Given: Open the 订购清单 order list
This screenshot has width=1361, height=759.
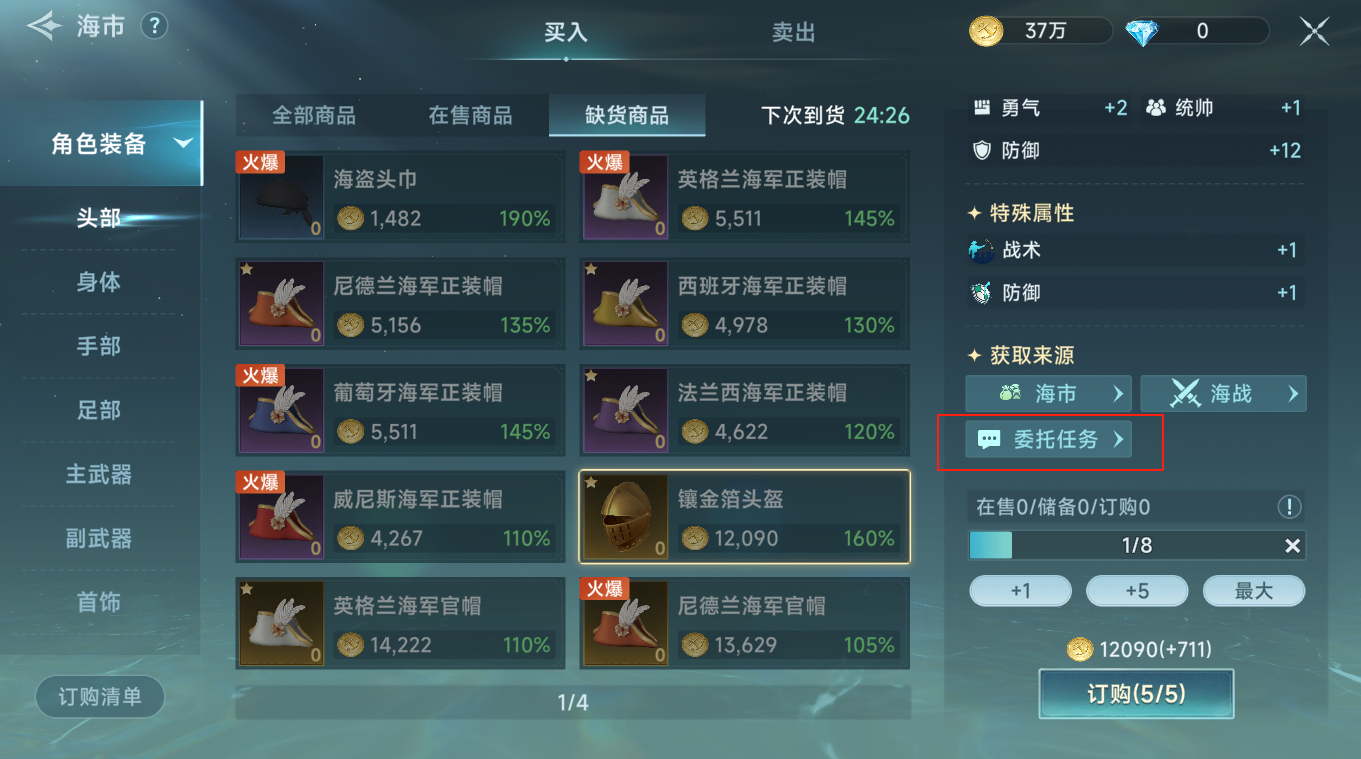Looking at the screenshot, I should click(99, 697).
